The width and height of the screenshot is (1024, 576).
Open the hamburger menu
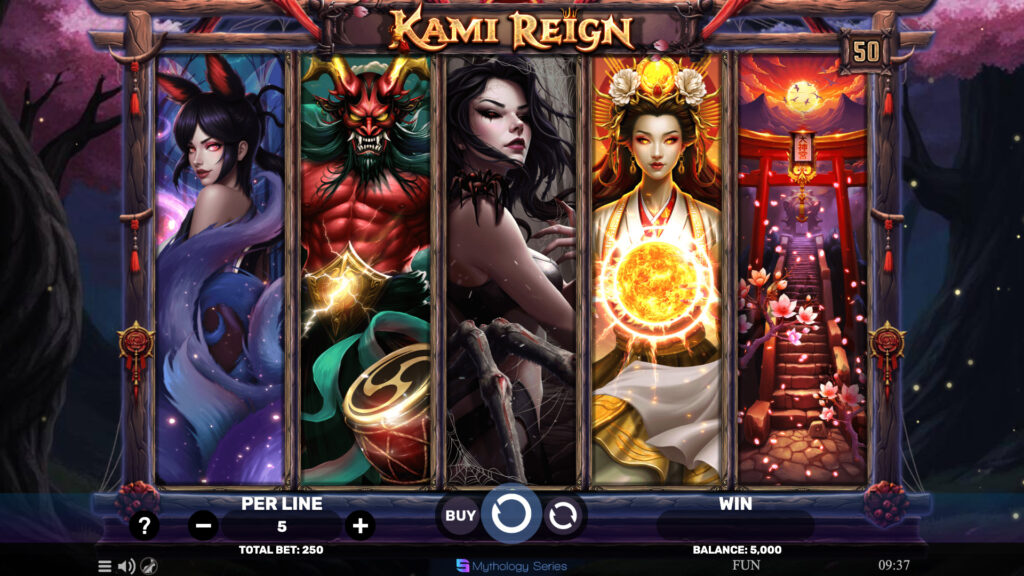(105, 566)
